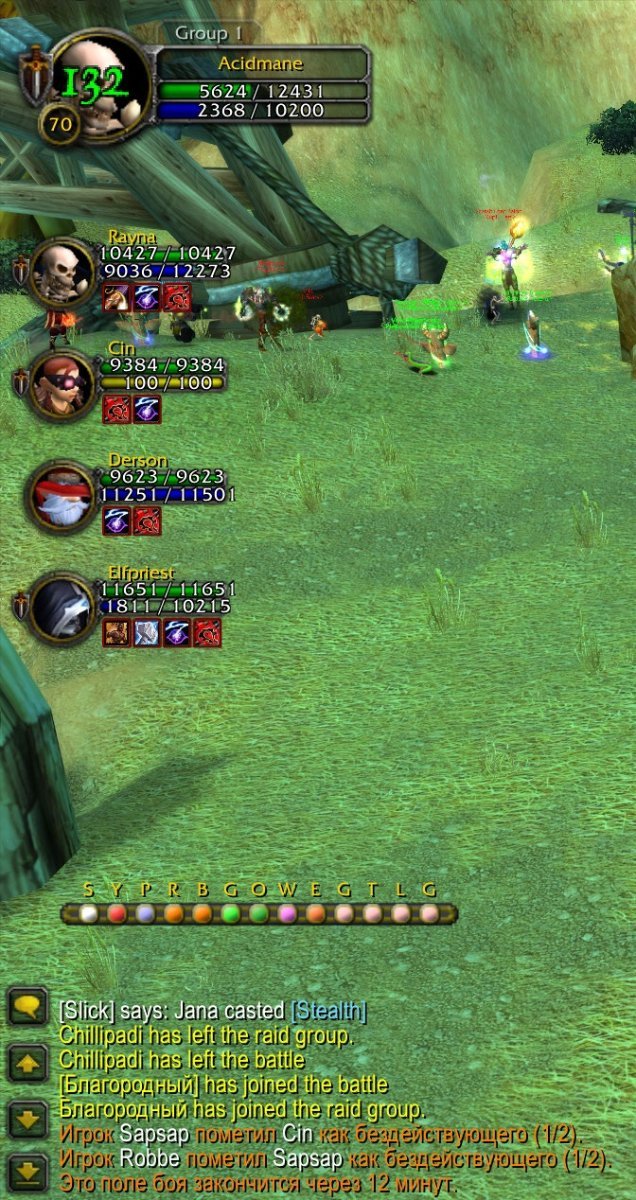Target party member Rayna's skull portrait
Image resolution: width=636 pixels, height=1200 pixels.
pyautogui.click(x=64, y=271)
